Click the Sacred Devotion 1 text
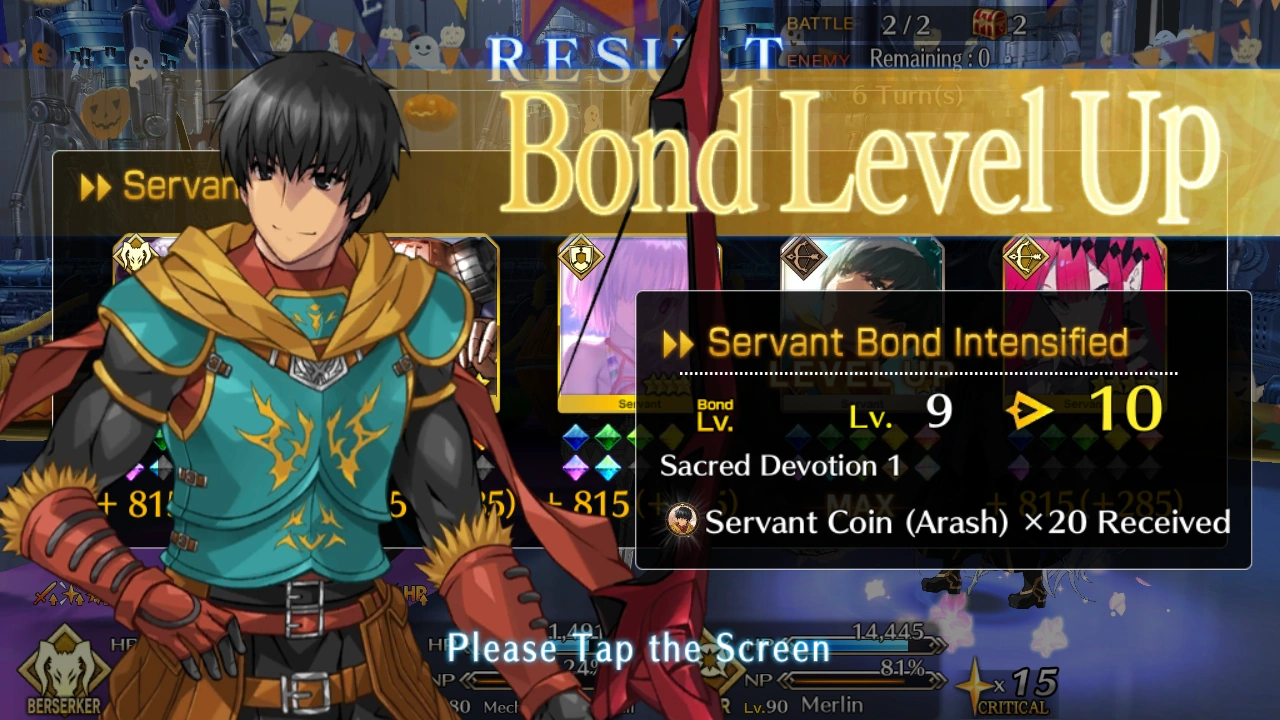 coord(781,465)
